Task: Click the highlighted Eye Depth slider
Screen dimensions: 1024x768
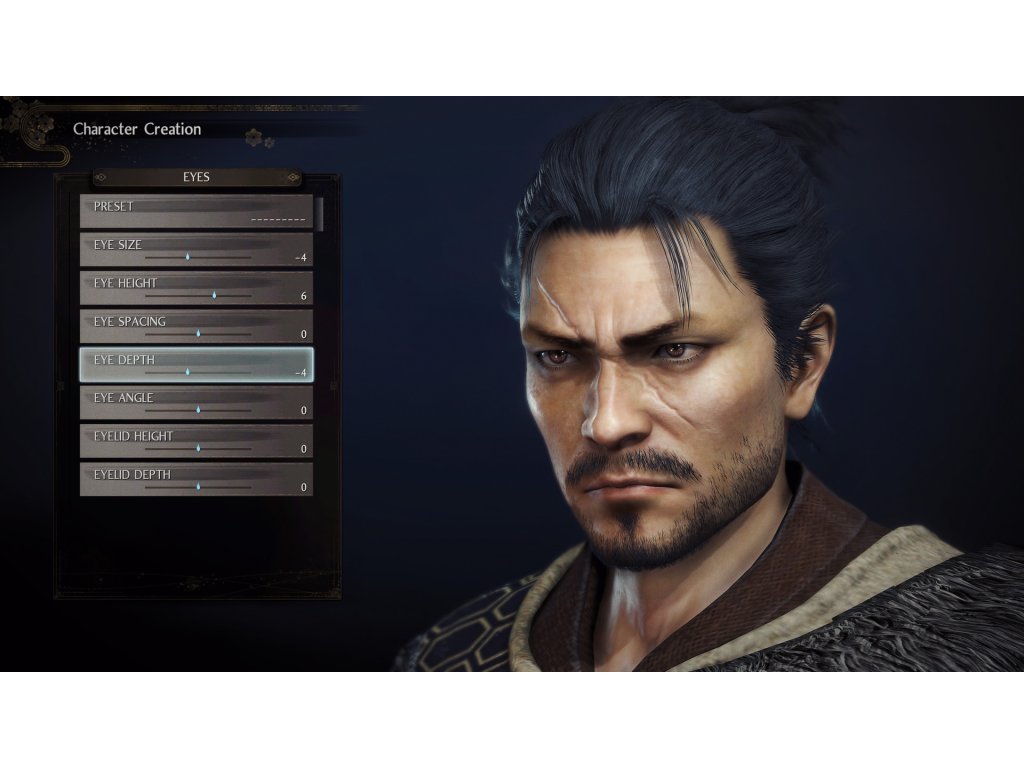Action: coord(196,365)
